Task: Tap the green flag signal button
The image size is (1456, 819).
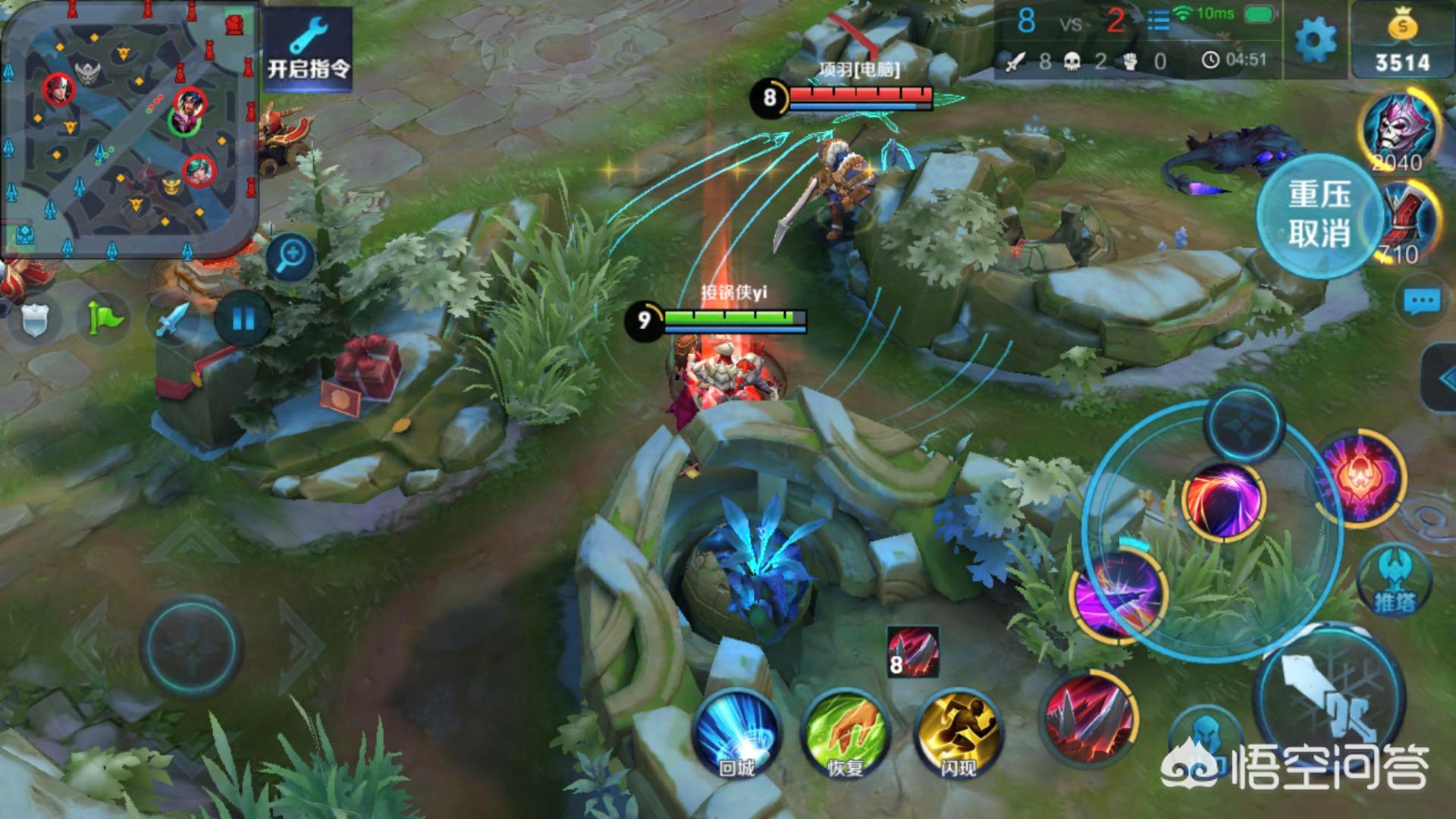Action: (105, 318)
